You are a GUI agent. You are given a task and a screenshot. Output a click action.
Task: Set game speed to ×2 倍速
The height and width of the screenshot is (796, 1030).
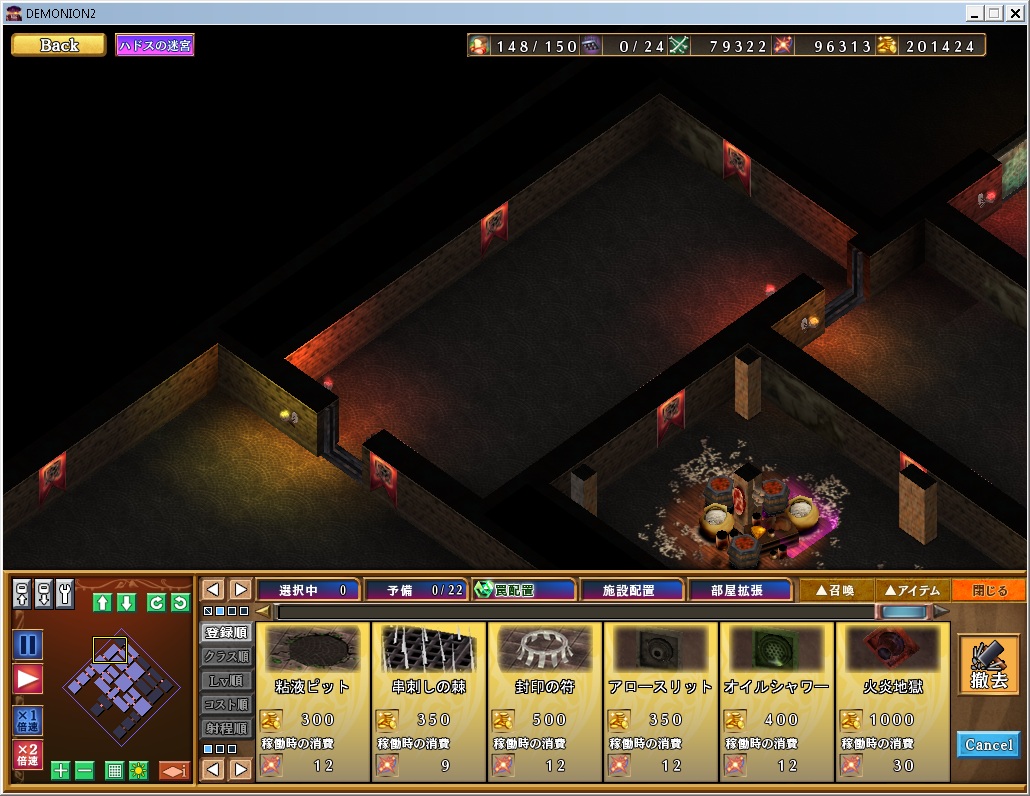click(28, 755)
